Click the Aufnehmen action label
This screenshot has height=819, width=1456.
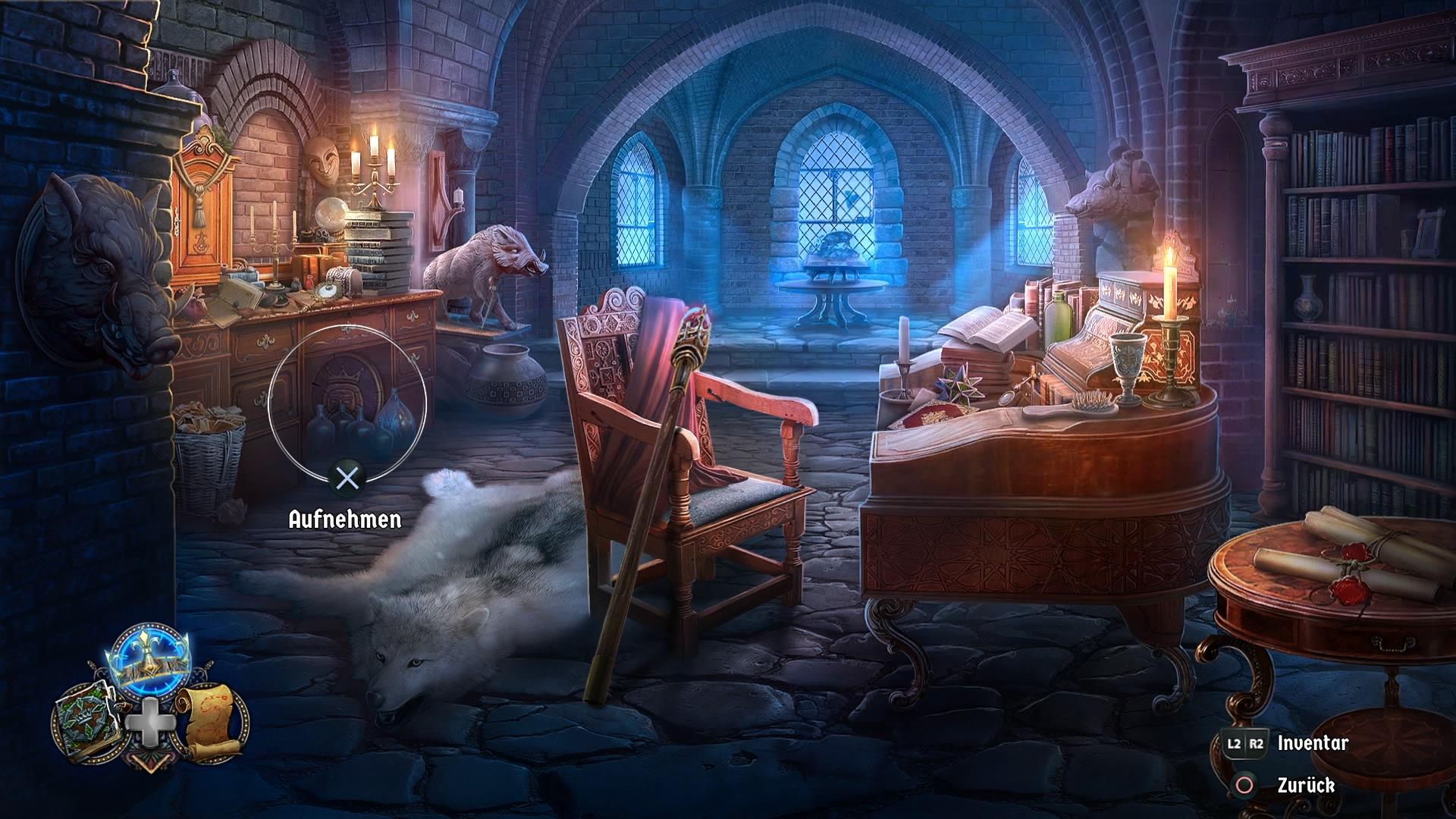point(345,520)
